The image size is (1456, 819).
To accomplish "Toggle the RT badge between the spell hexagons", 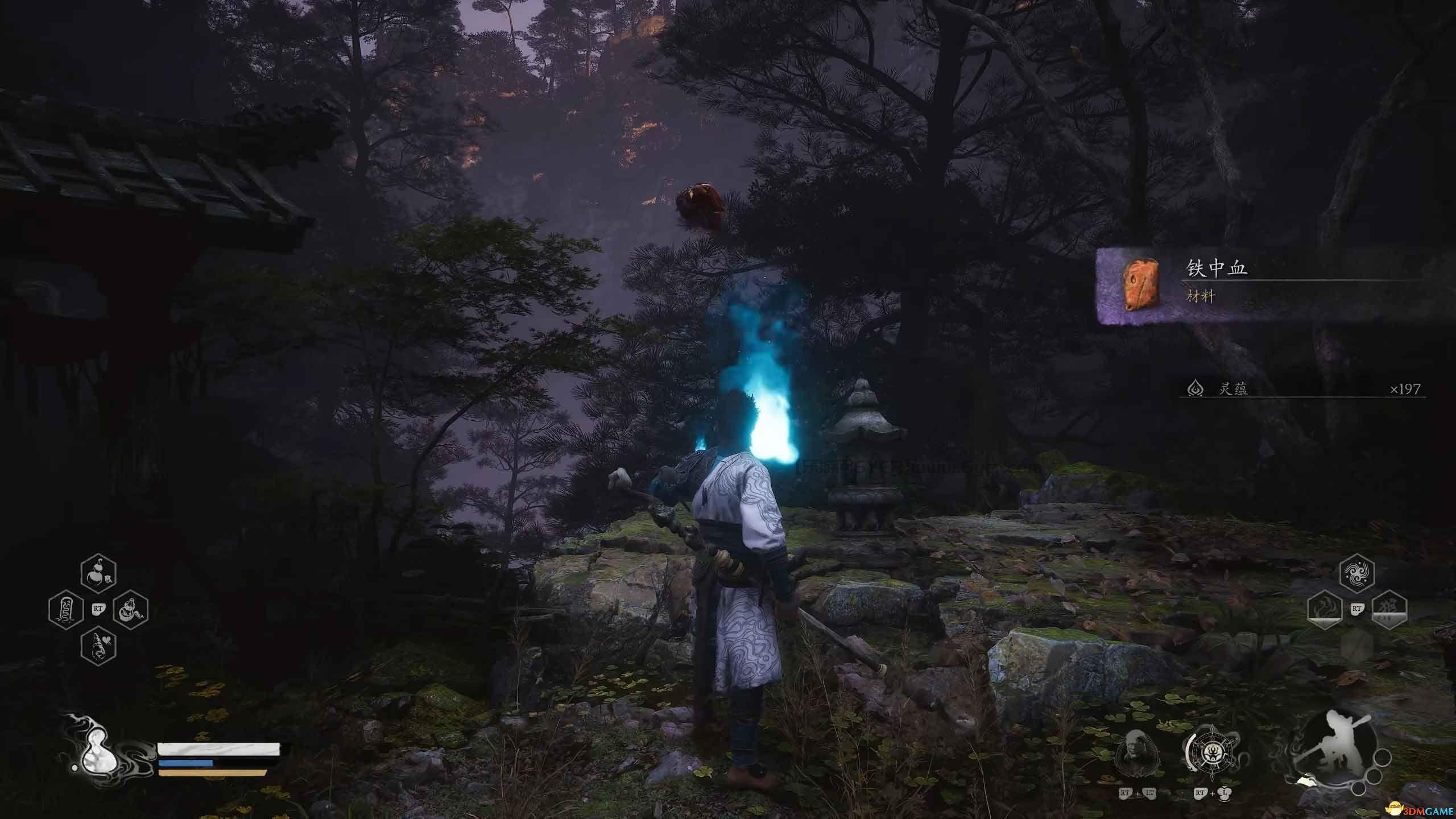I will tap(1357, 609).
